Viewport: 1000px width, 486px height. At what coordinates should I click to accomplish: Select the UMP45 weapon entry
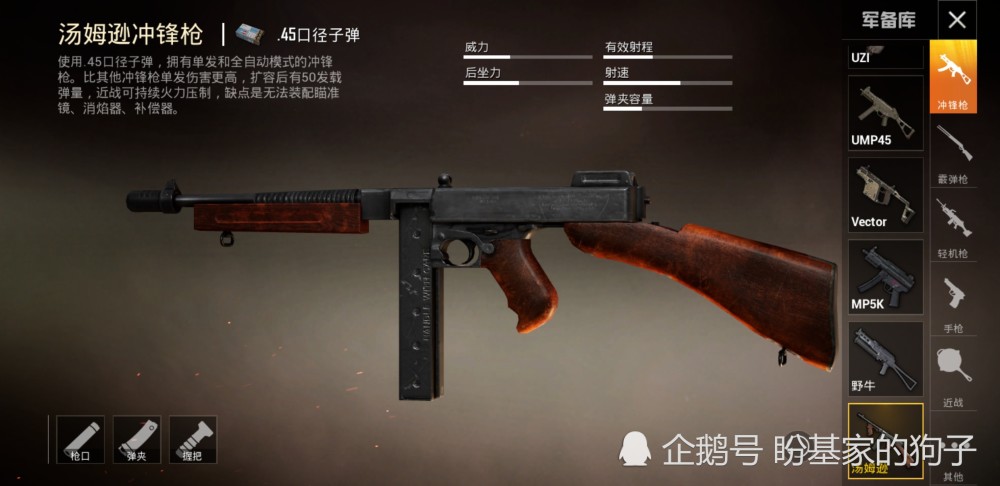885,112
